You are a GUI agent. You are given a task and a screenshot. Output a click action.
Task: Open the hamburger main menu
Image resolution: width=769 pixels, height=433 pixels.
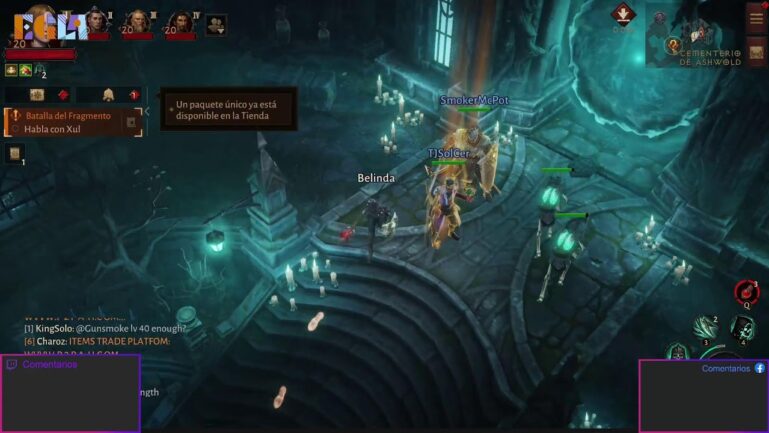pyautogui.click(x=756, y=18)
